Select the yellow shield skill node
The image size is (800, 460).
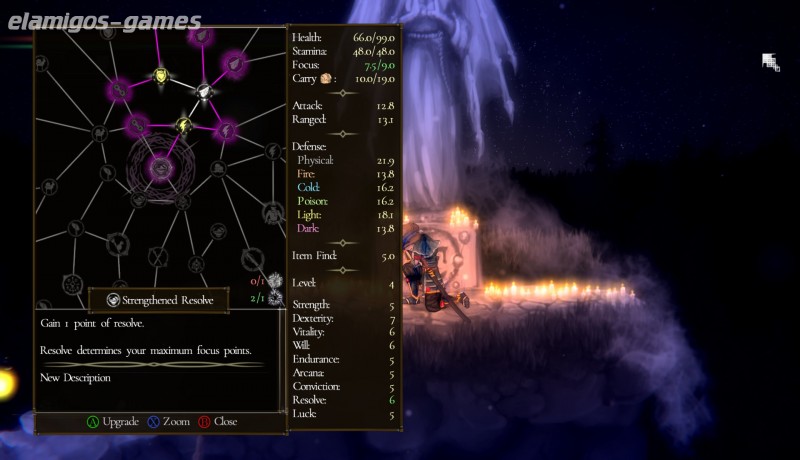click(161, 75)
